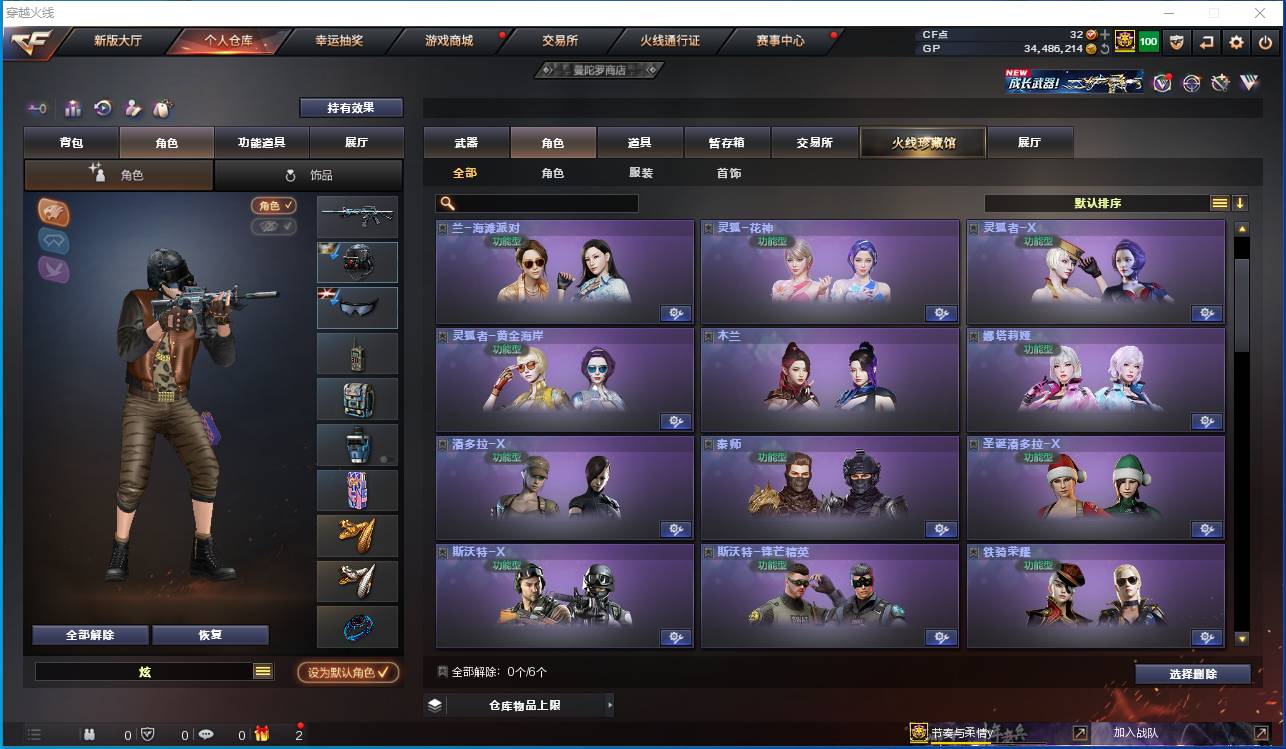Click the descending arrow next to the sort menu
This screenshot has height=749, width=1286.
(1240, 202)
